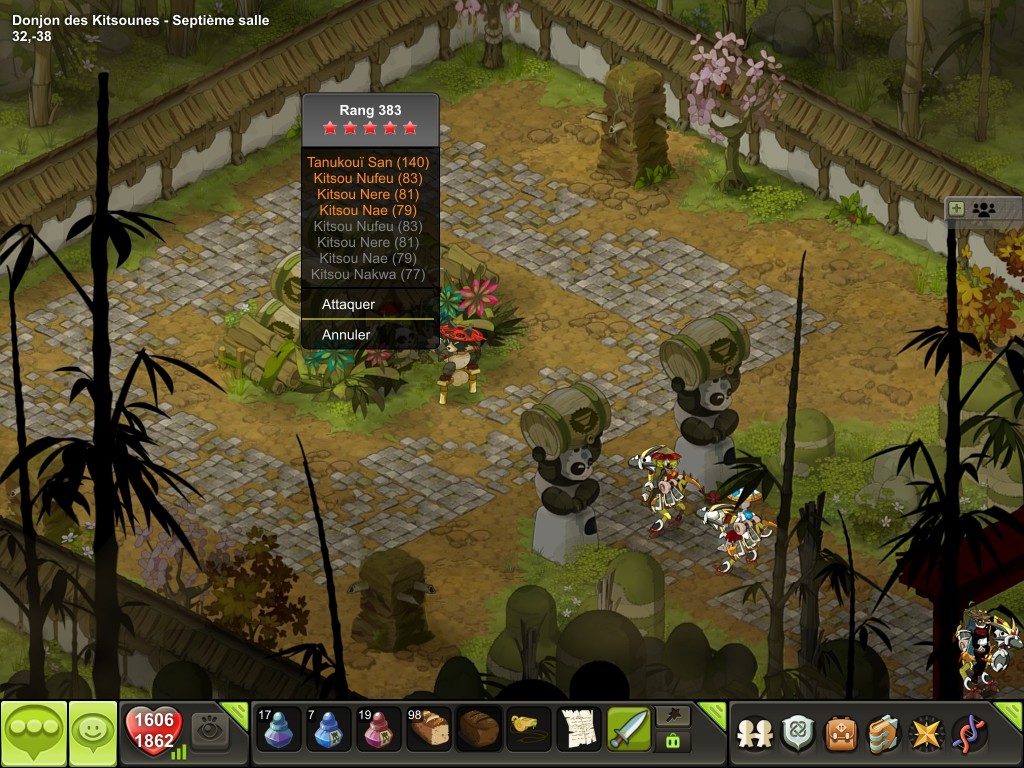Select the dark brown bread loaf slot
This screenshot has height=768, width=1024.
(479, 729)
